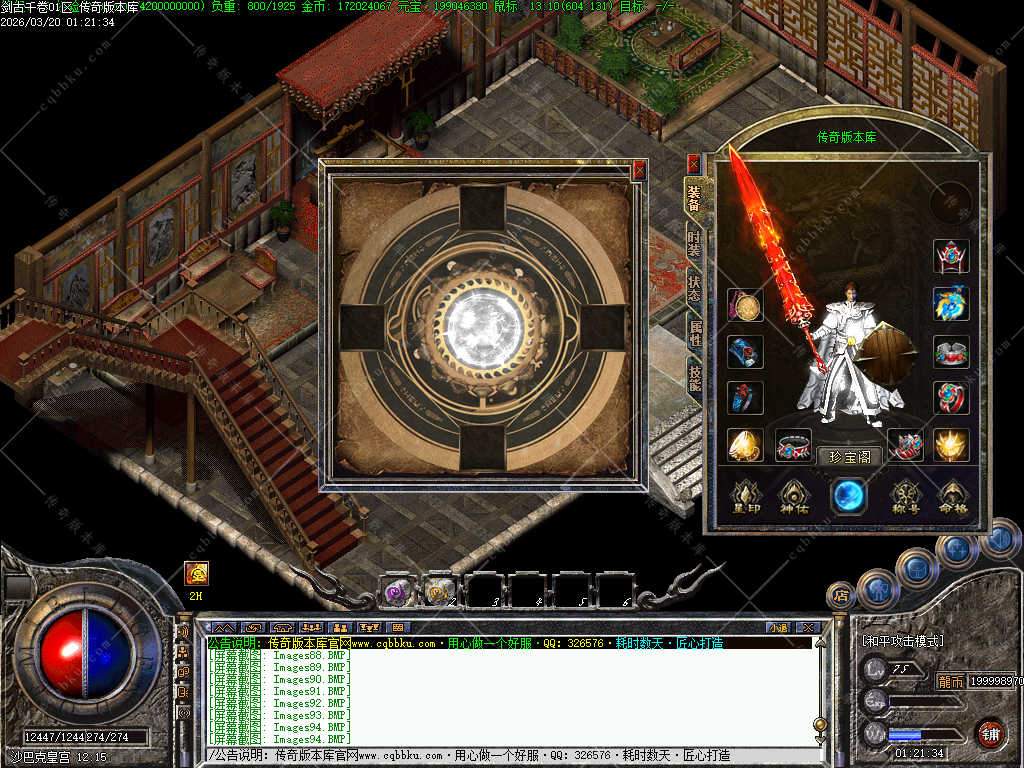
Task: Select the equipped gold medallion necklace slot
Action: click(745, 305)
